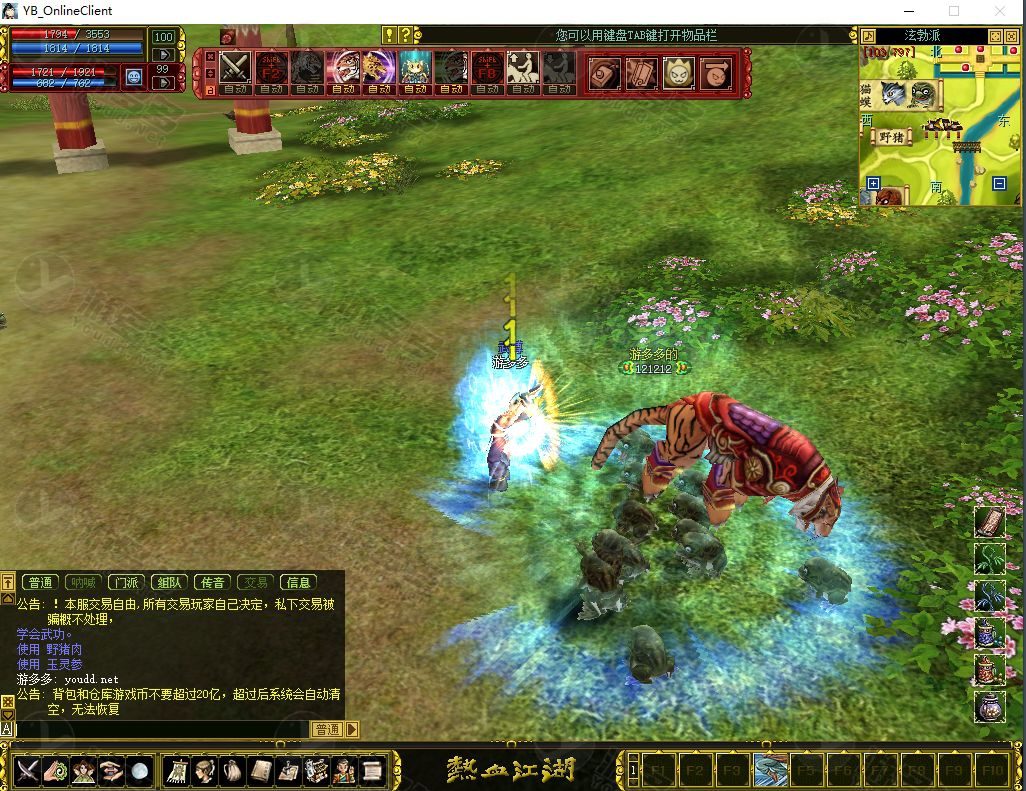
Task: Switch chat to the 门派 tab
Action: (126, 582)
